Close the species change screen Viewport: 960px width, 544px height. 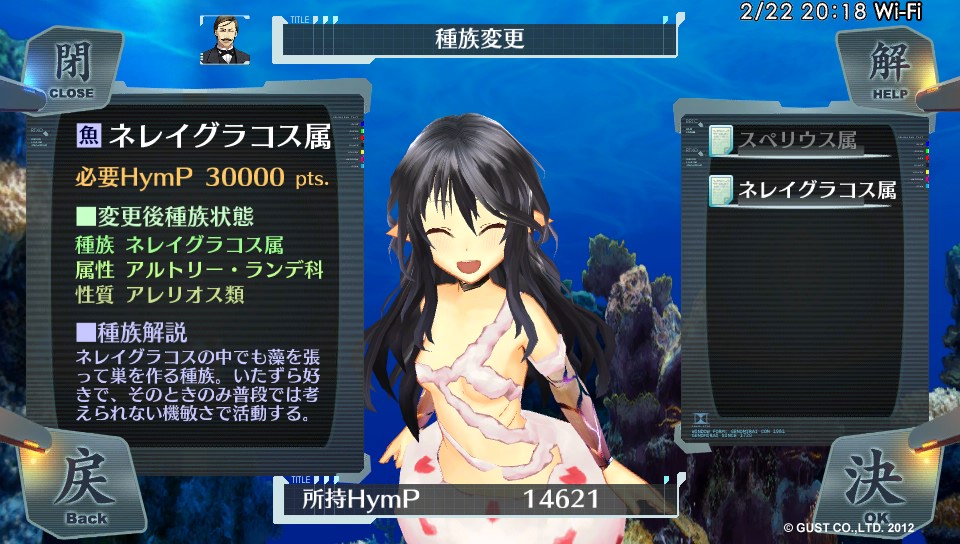[70, 68]
